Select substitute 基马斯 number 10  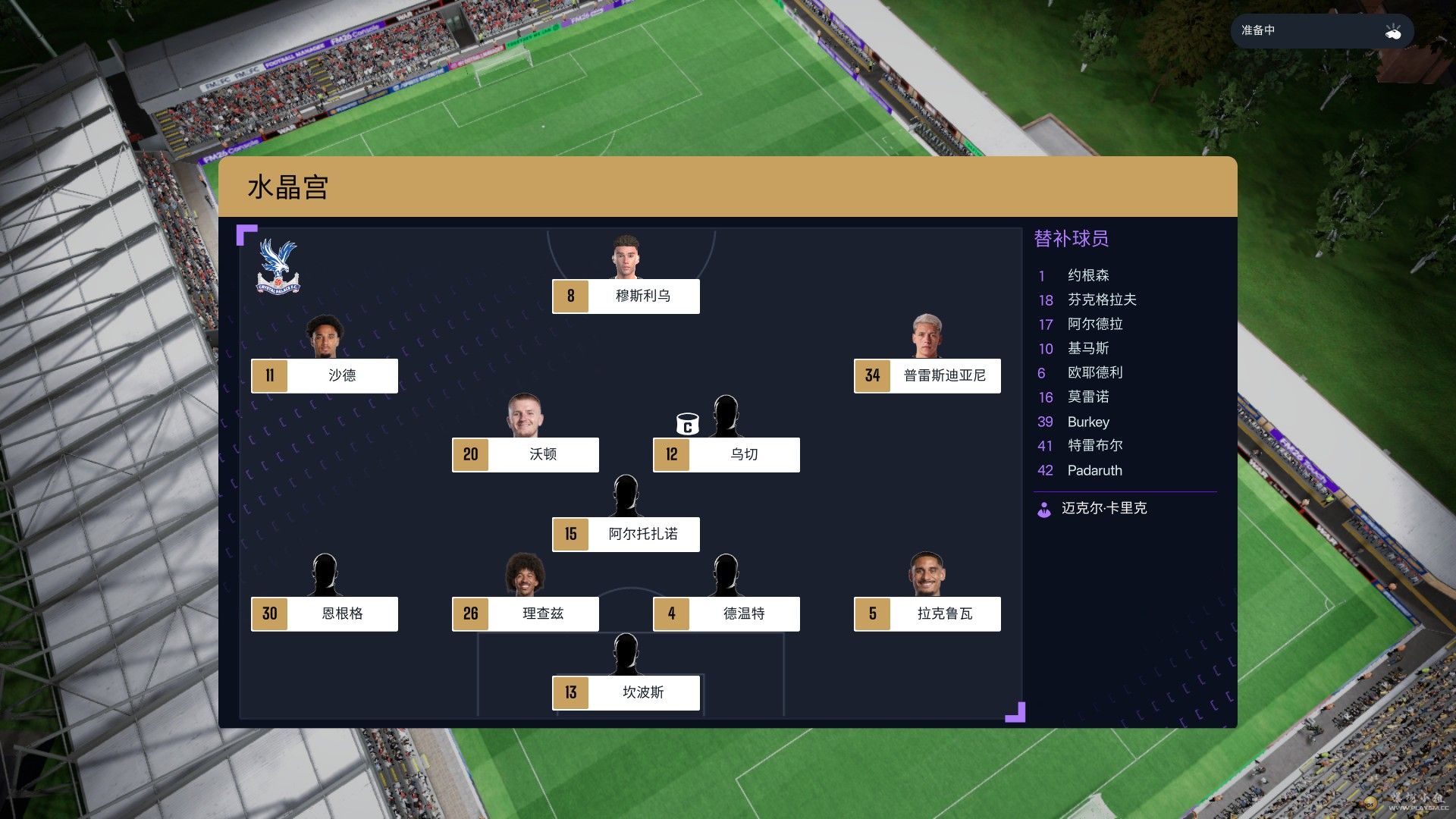pos(1087,348)
